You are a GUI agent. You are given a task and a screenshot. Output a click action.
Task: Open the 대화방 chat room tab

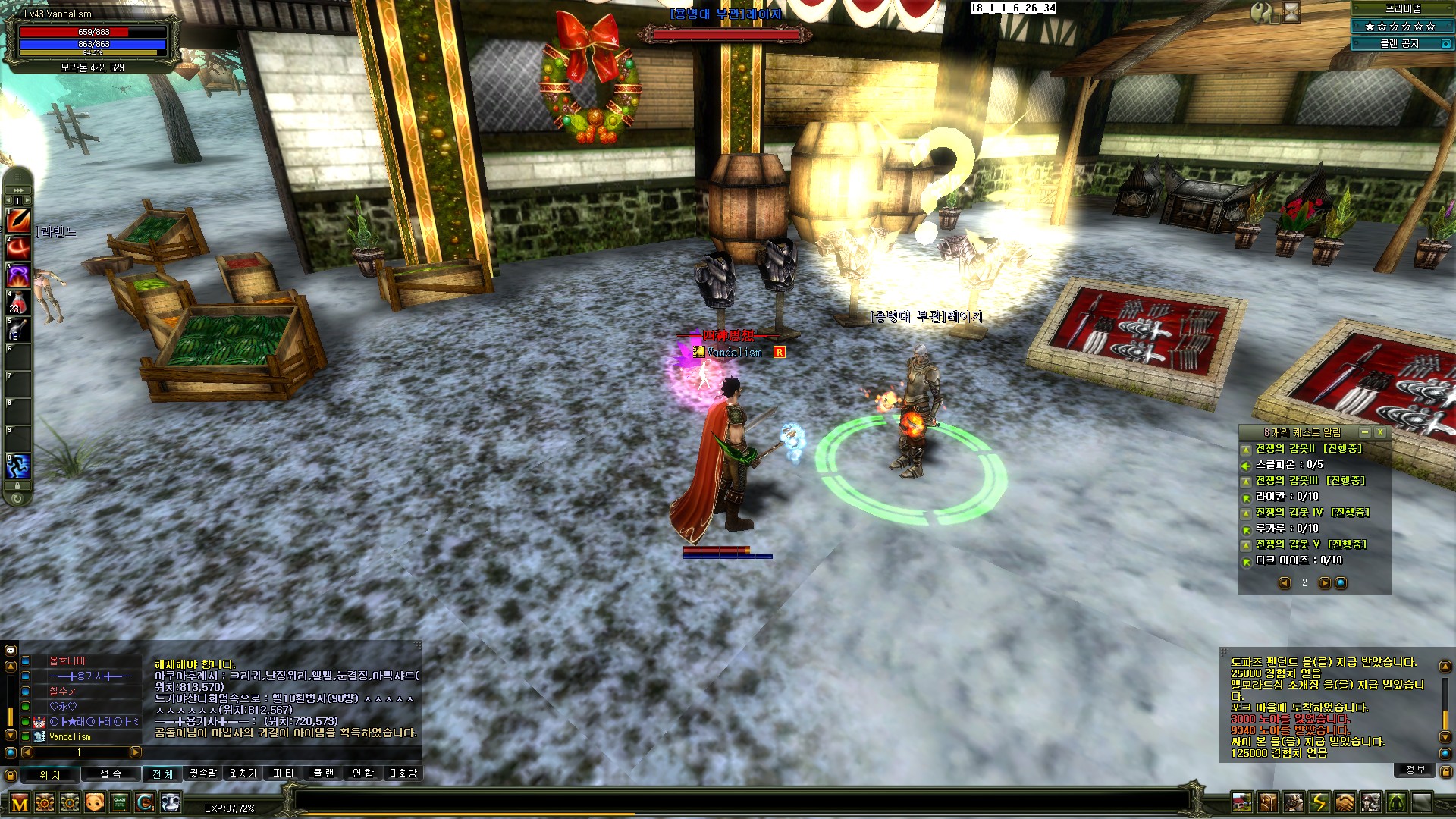[403, 773]
